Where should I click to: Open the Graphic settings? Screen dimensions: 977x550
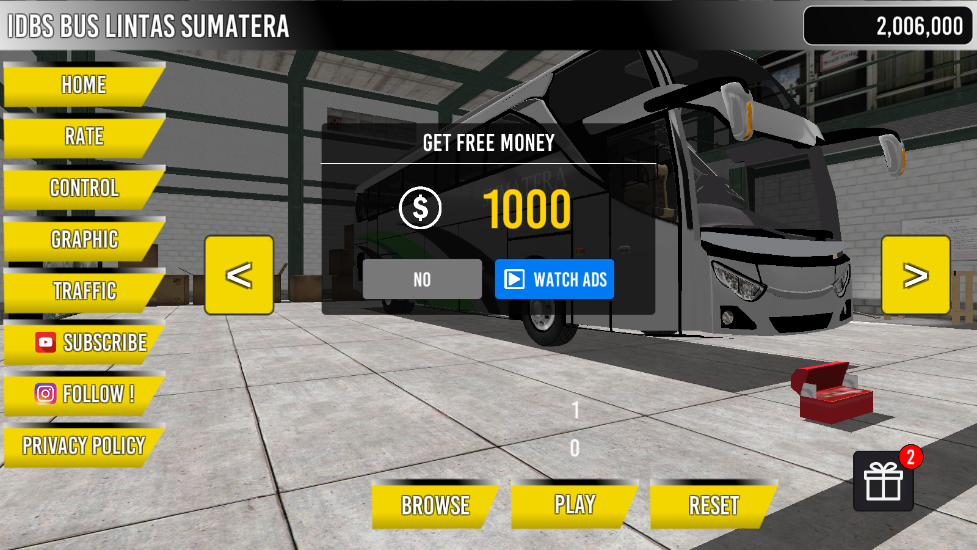point(83,240)
